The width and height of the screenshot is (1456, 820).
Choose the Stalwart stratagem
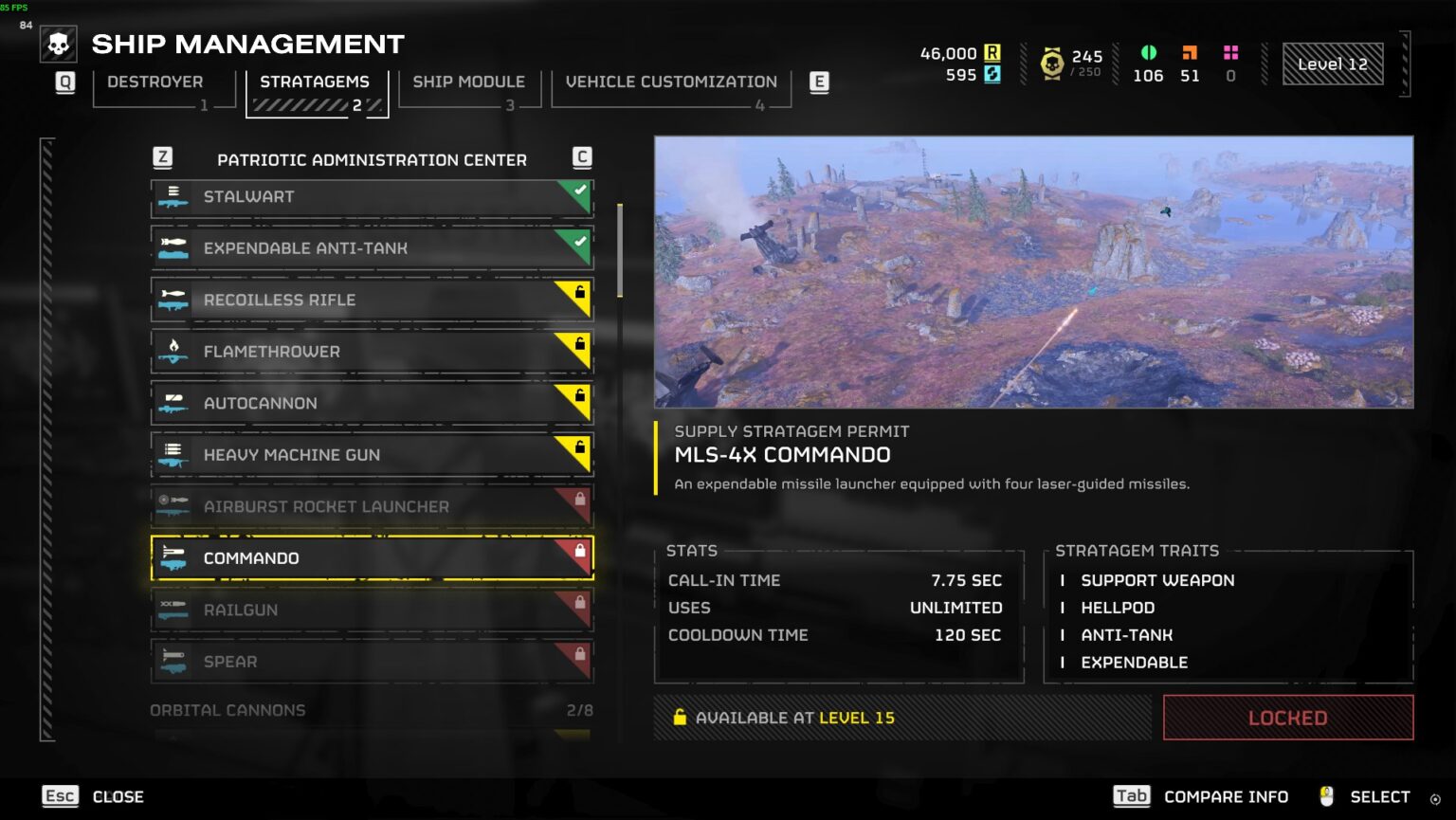[x=372, y=197]
